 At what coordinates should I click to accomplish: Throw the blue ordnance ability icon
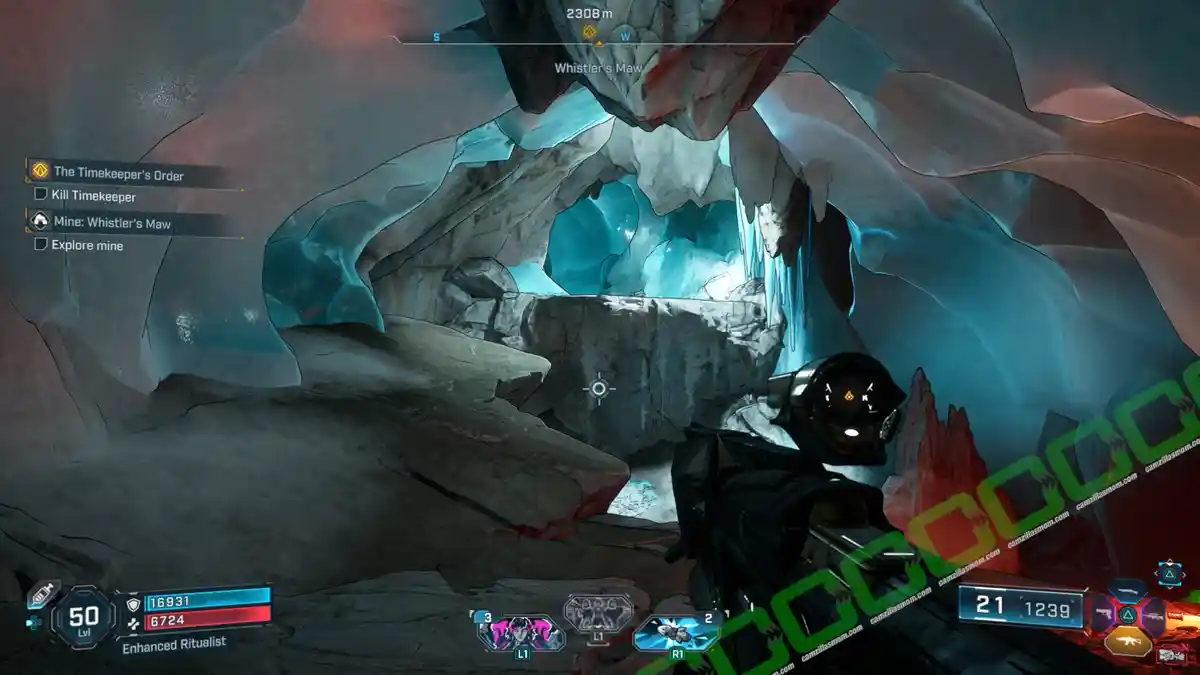point(675,632)
